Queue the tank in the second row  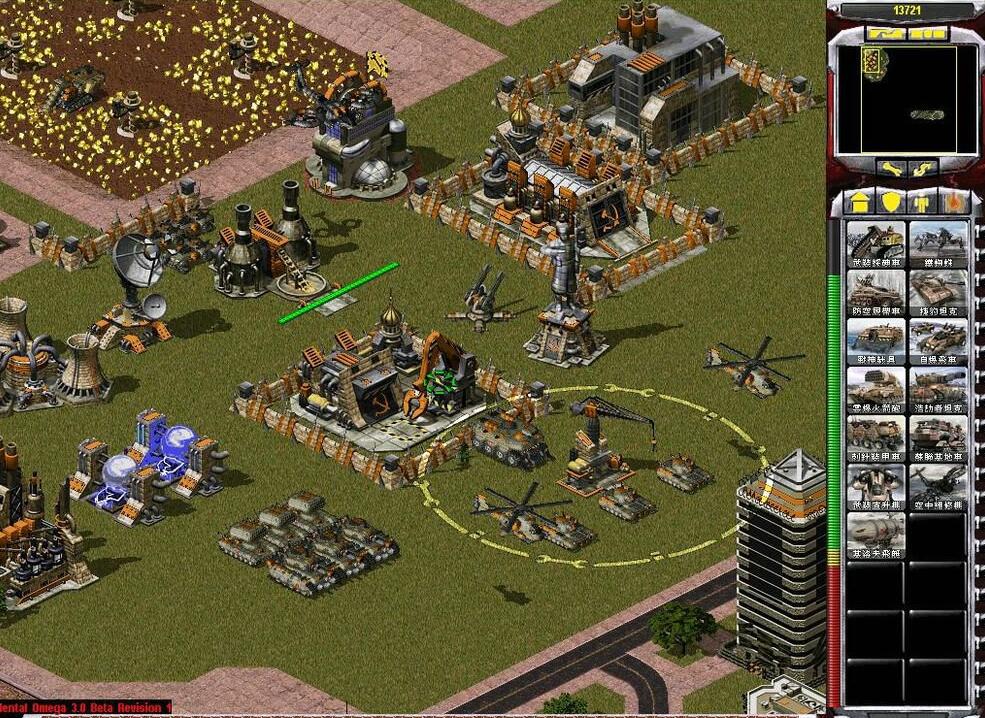(938, 292)
